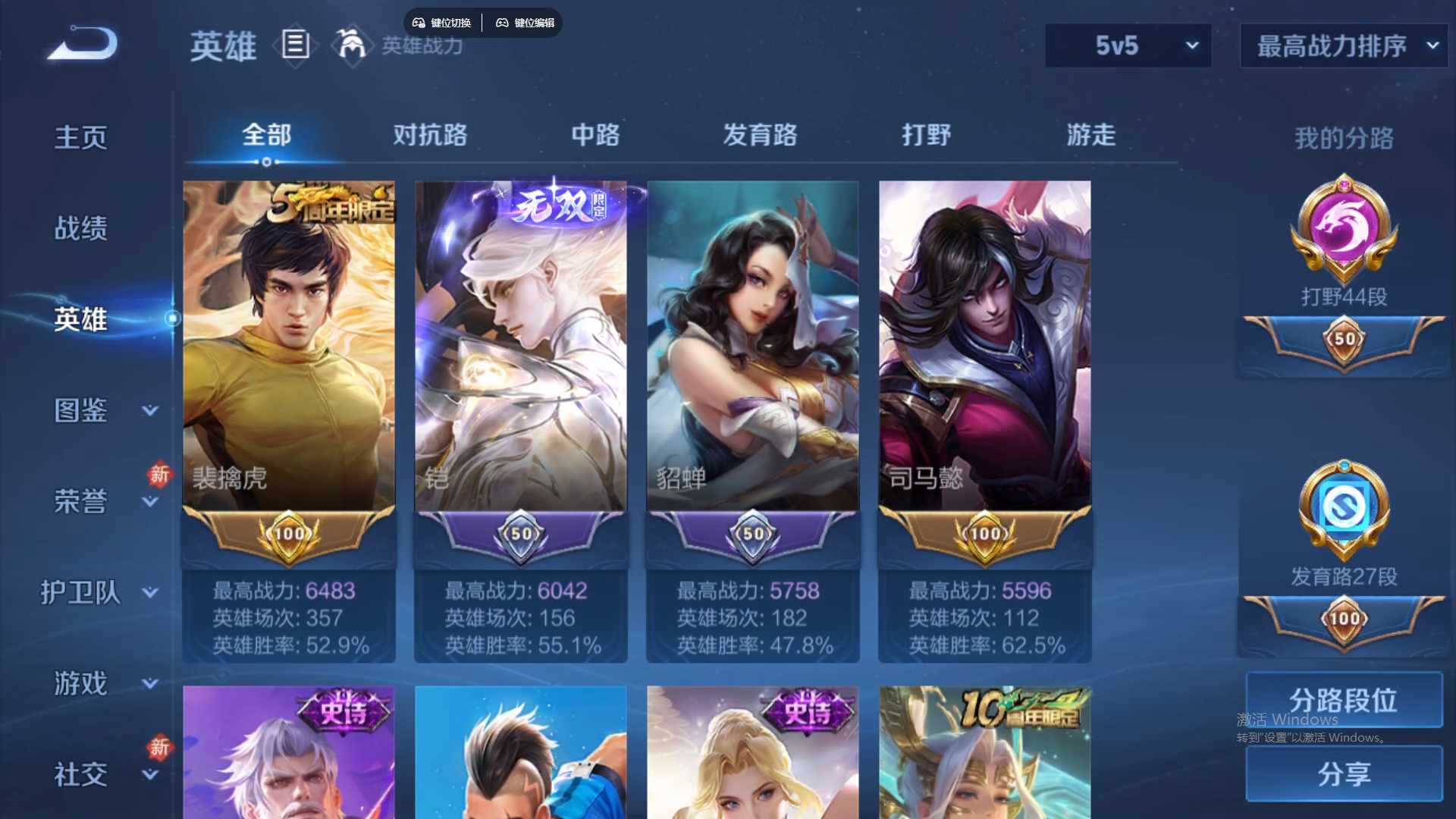The image size is (1456, 819).
Task: Open the 5v5 mode dropdown
Action: (1128, 45)
